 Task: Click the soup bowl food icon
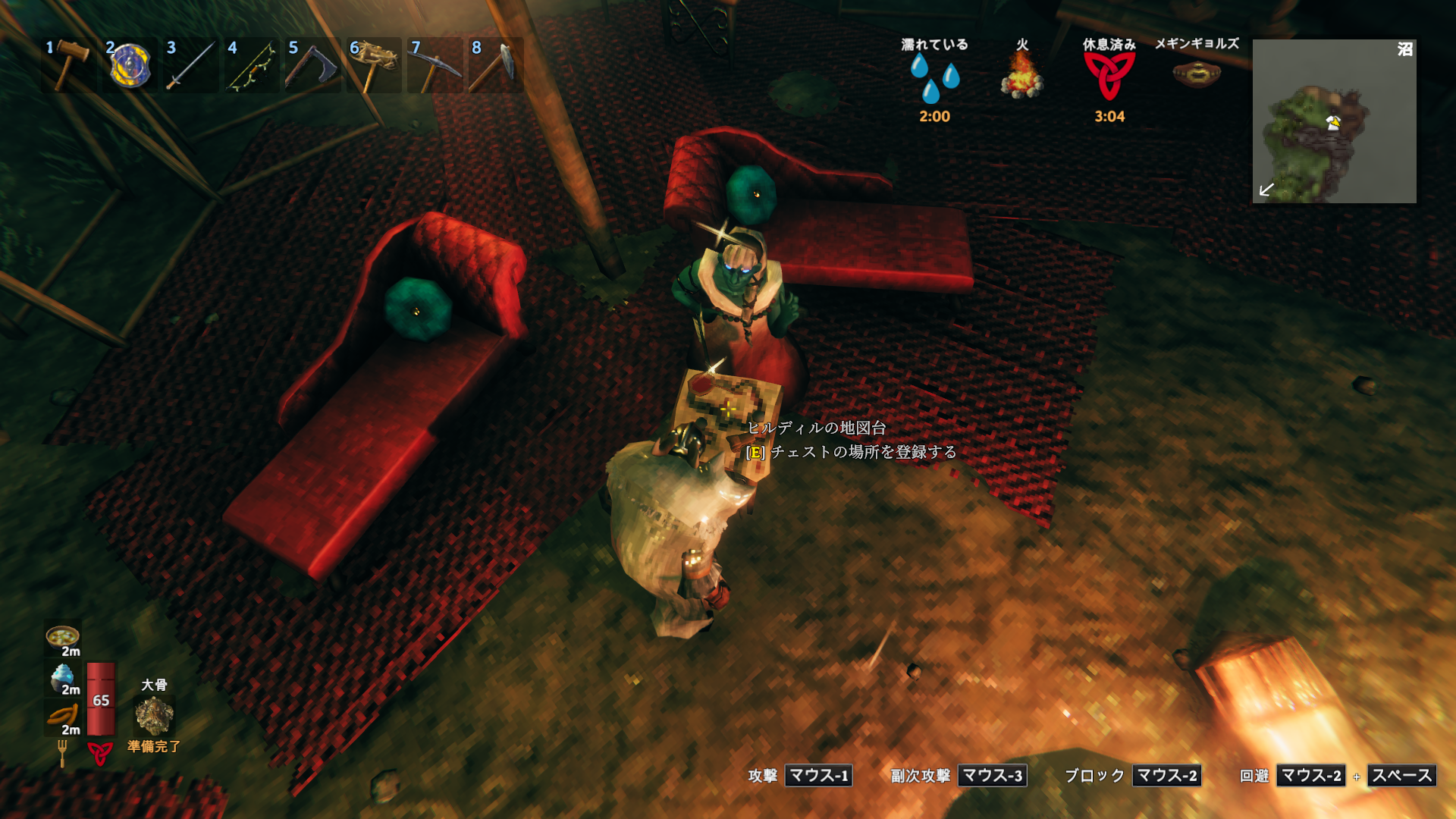pyautogui.click(x=62, y=637)
